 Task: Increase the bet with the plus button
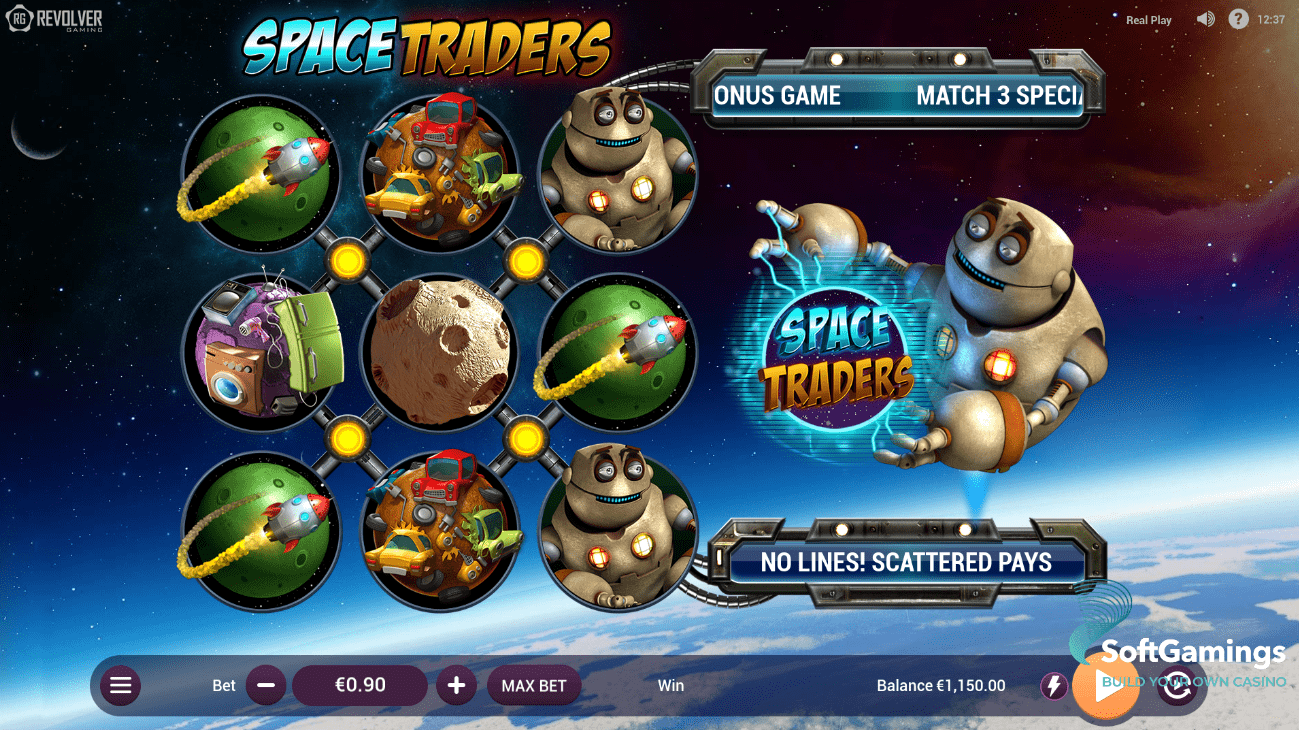click(x=456, y=686)
